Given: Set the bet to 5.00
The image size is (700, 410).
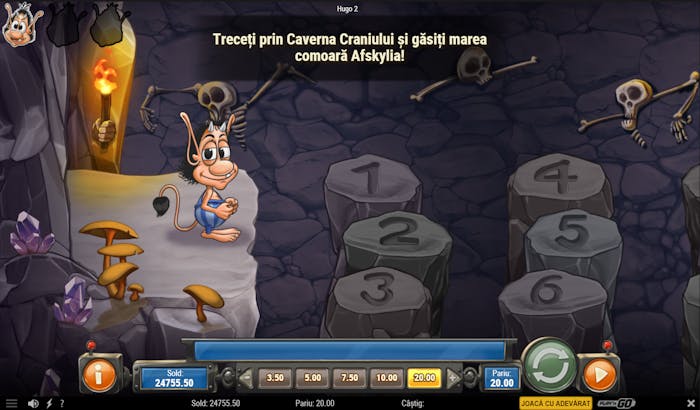Looking at the screenshot, I should click(313, 378).
